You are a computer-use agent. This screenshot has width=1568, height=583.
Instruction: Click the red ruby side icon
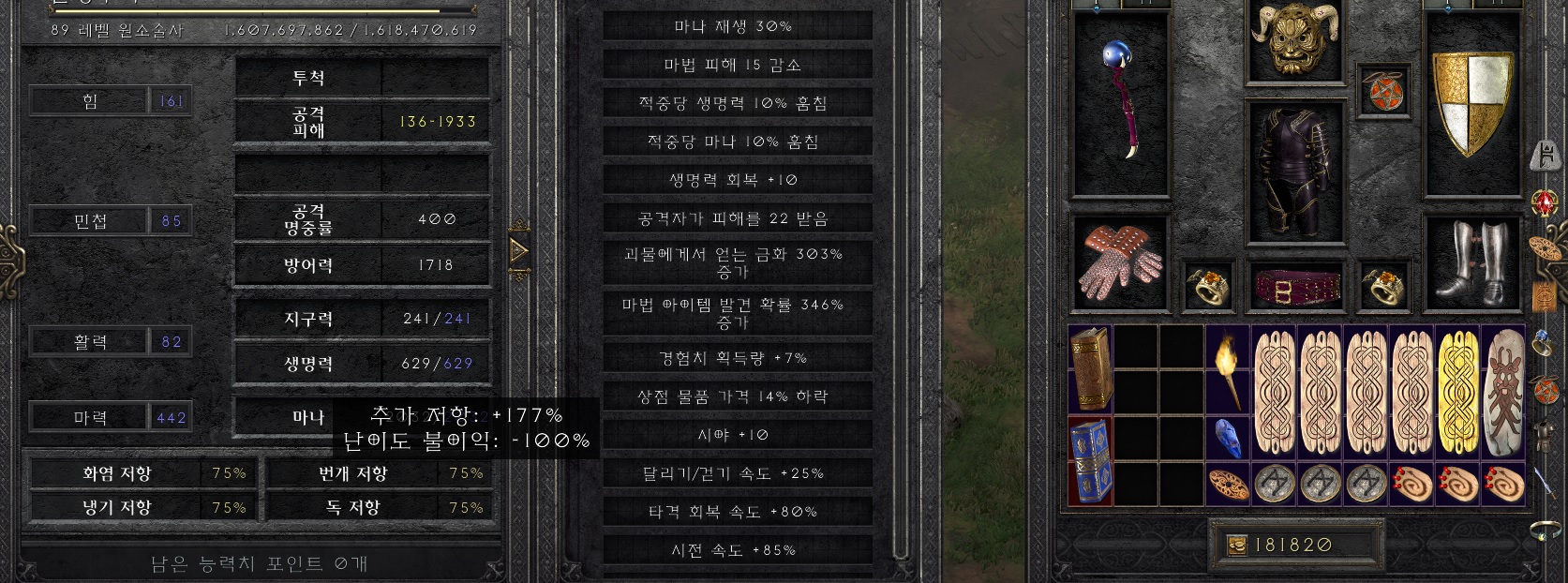click(x=1544, y=202)
